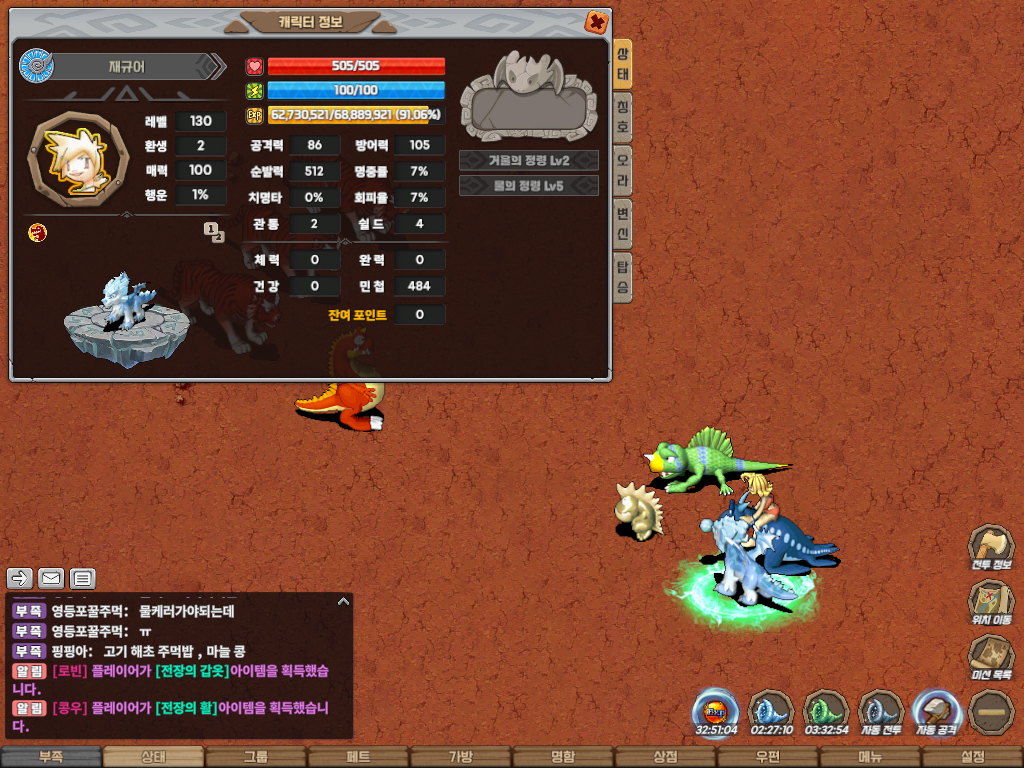Switch to the 칭호 side tab
The image size is (1024, 768).
click(623, 118)
